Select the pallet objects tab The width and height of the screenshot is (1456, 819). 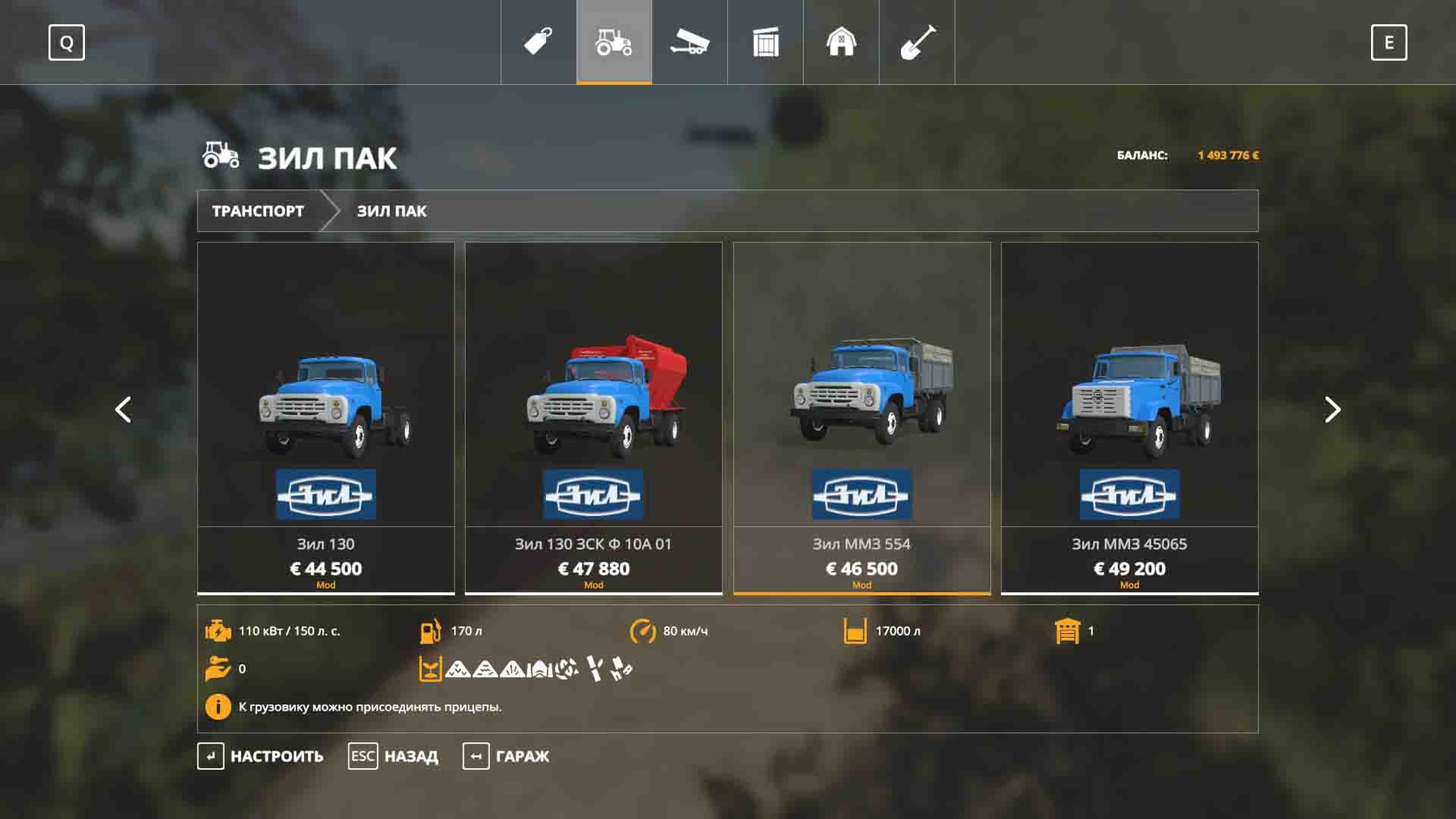[765, 42]
